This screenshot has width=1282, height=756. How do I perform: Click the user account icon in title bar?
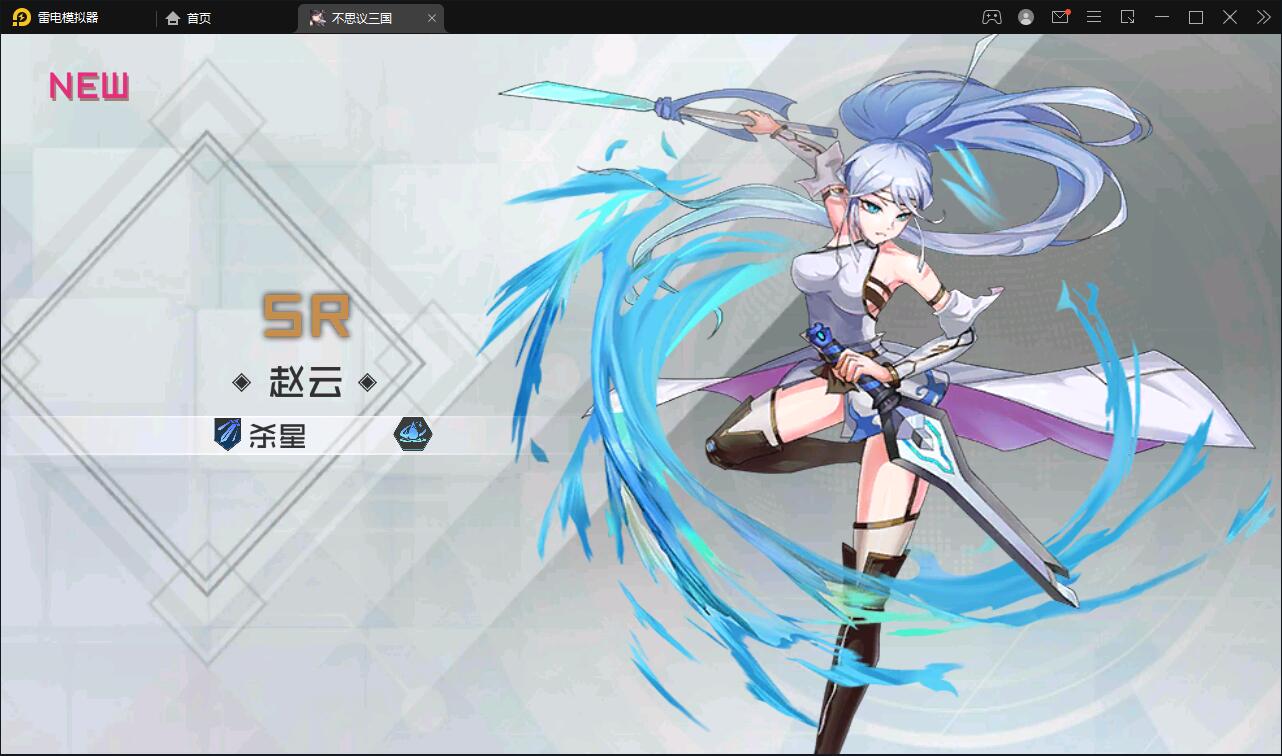tap(1025, 17)
